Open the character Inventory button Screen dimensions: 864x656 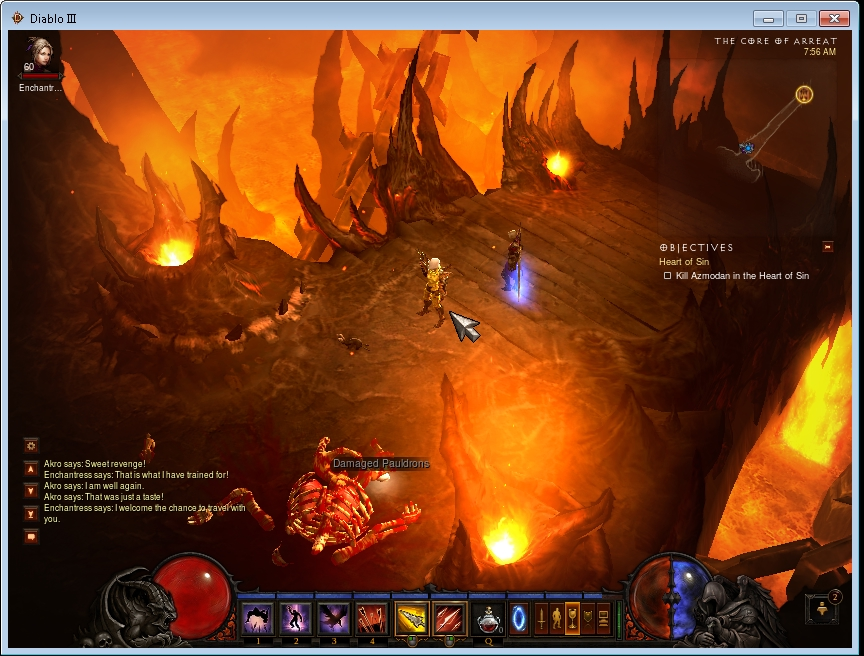coord(557,619)
